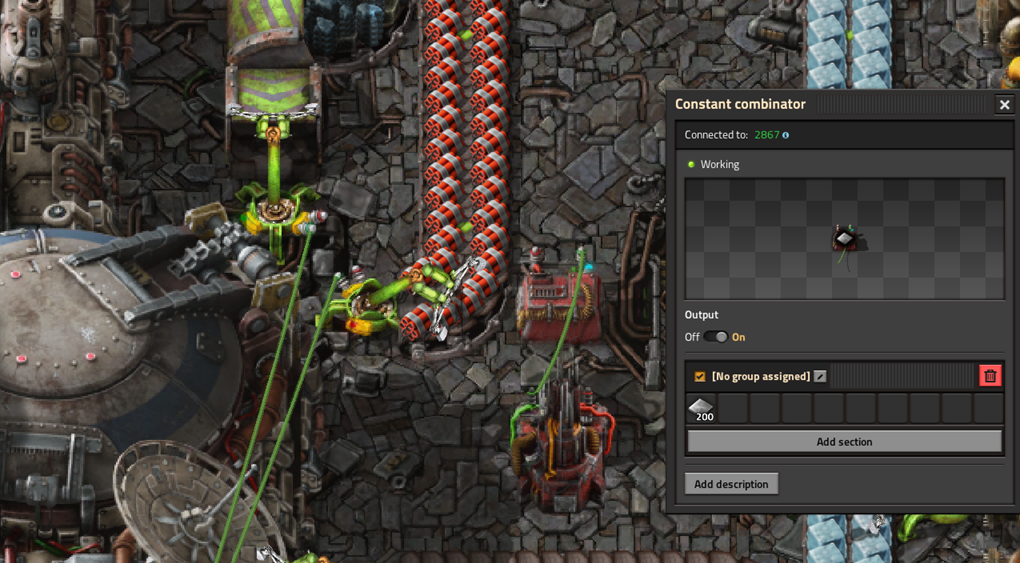Uncheck the section enabled checkbox

pyautogui.click(x=700, y=376)
